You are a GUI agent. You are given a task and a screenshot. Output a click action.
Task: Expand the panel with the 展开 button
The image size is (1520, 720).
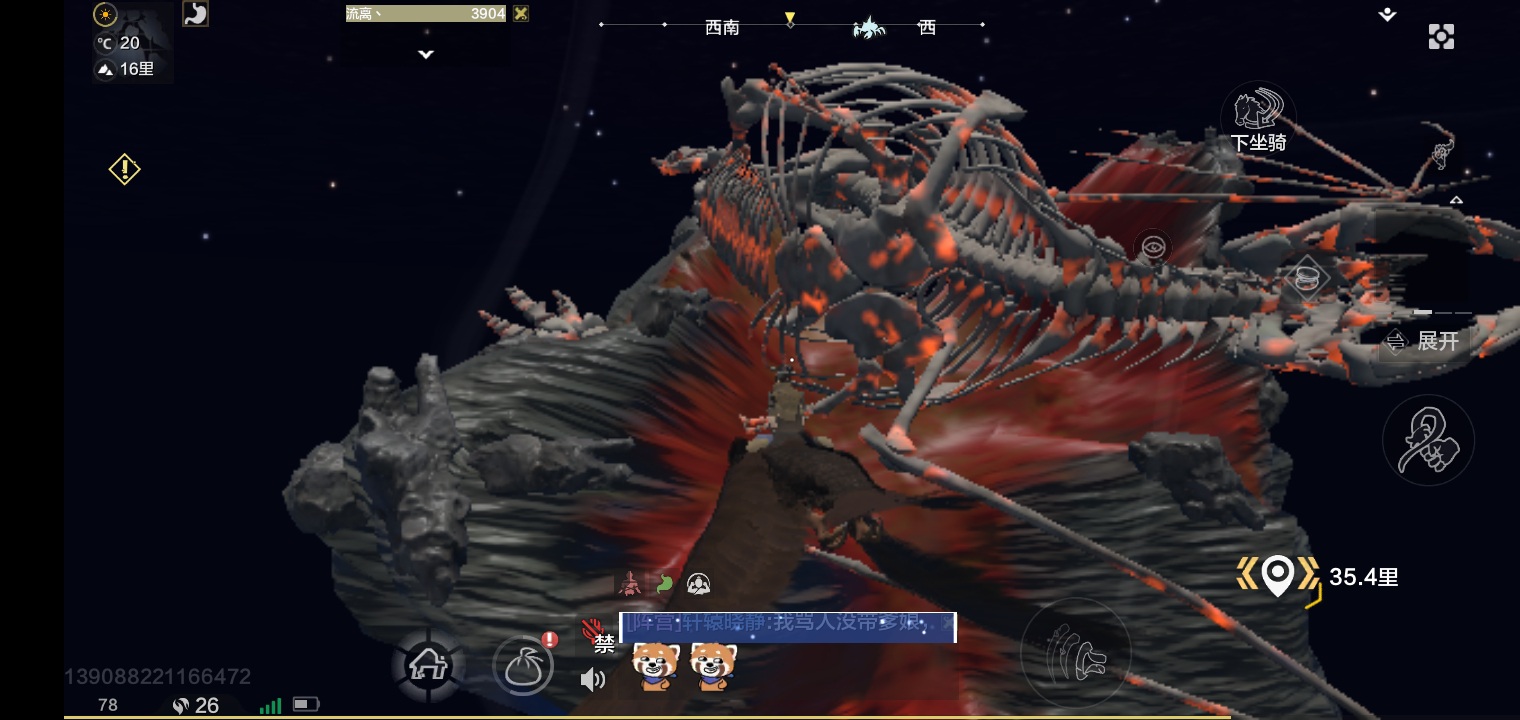click(1424, 342)
